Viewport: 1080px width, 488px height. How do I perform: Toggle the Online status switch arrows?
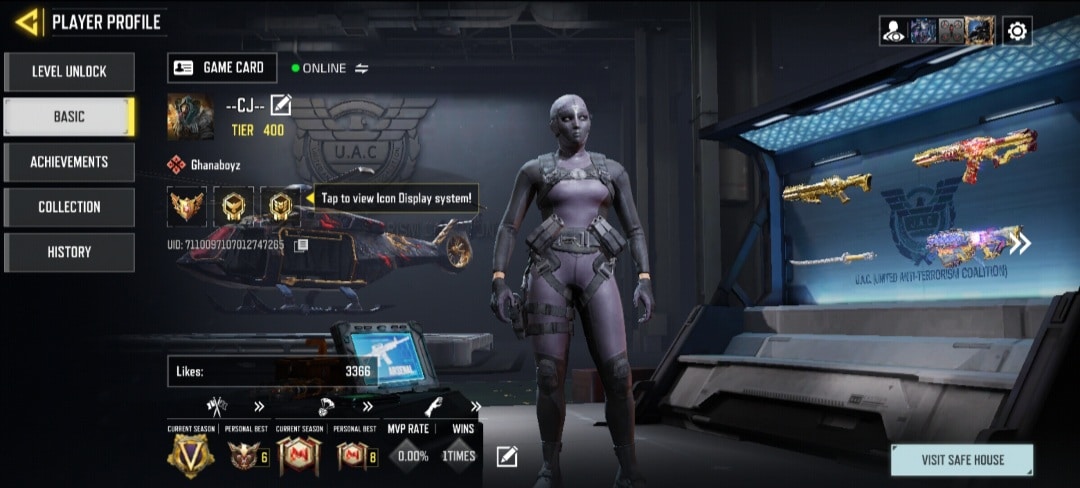(362, 69)
